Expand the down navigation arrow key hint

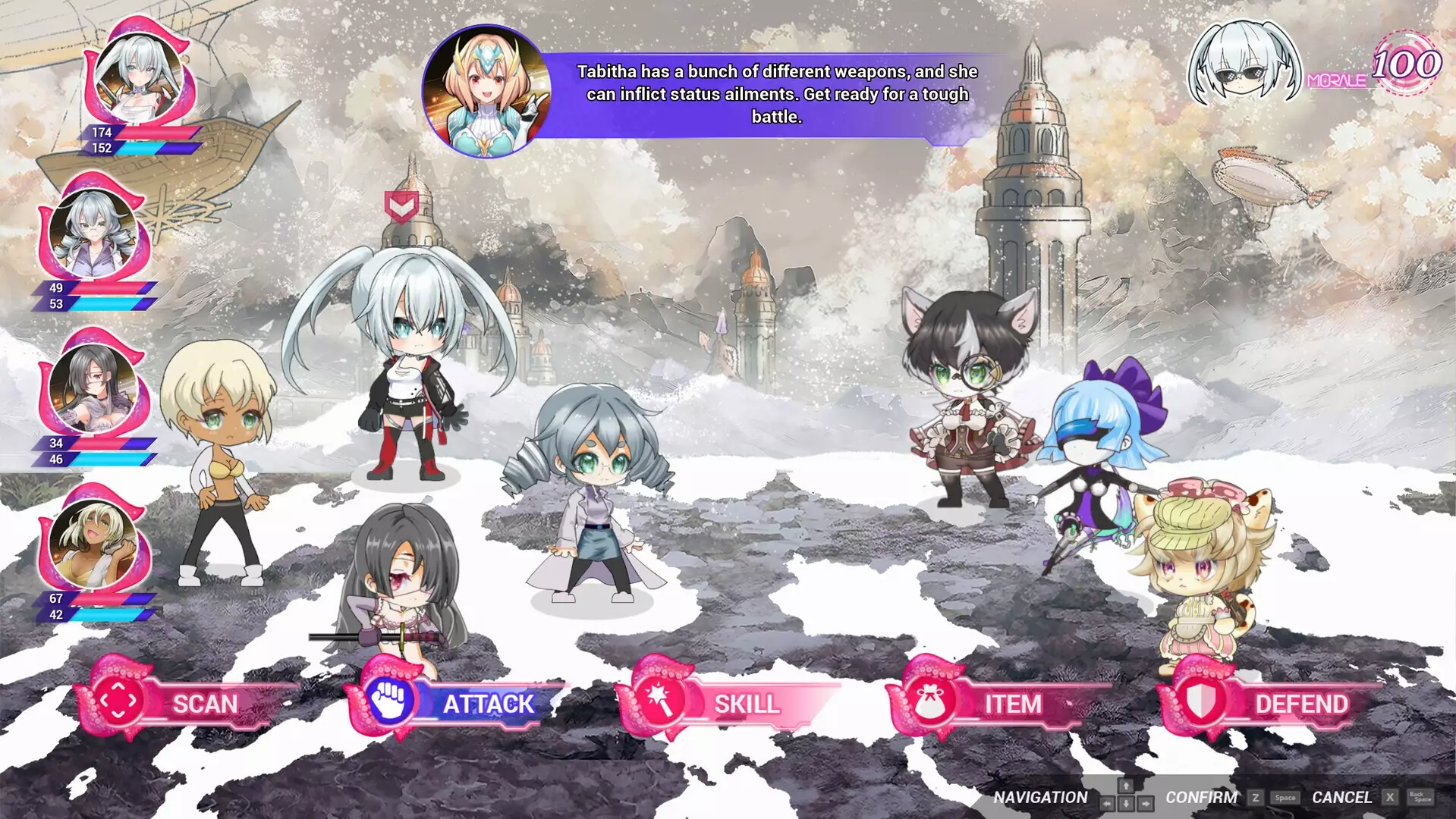[1126, 803]
